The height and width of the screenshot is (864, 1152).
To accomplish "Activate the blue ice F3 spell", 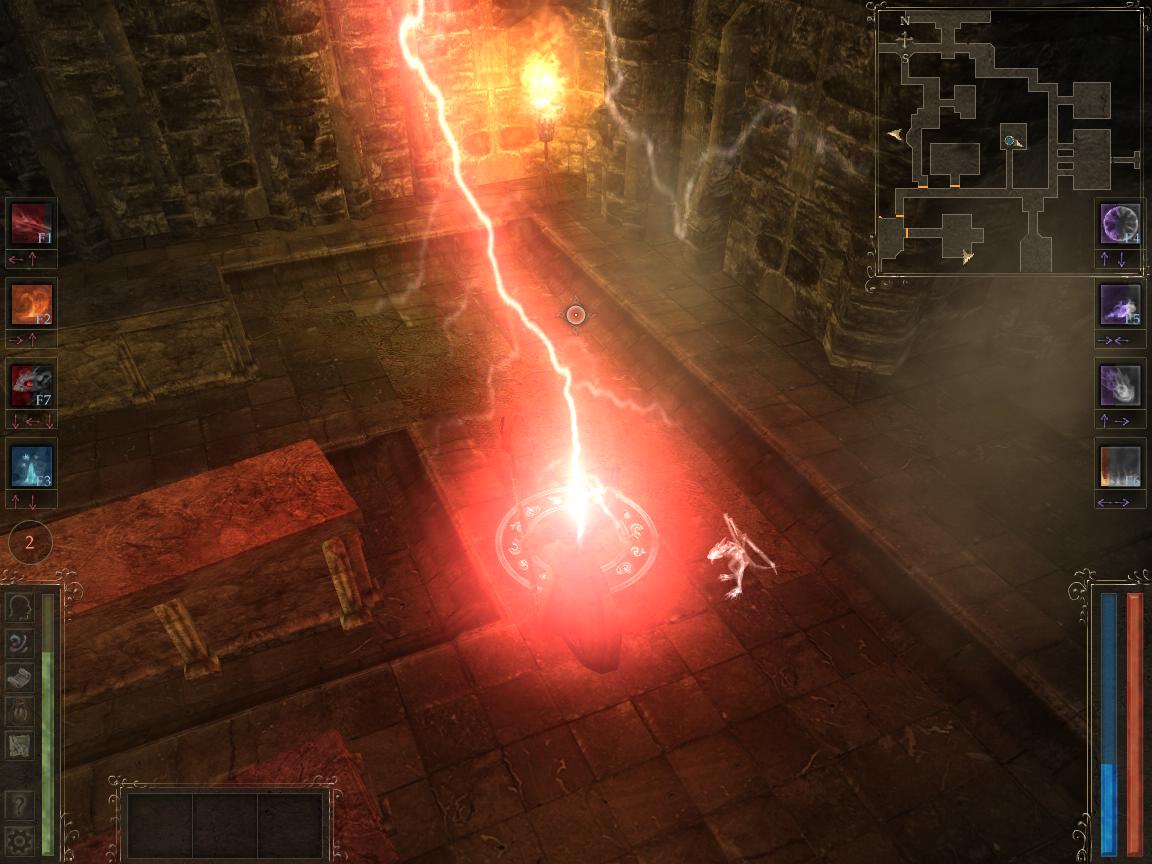I will [31, 465].
